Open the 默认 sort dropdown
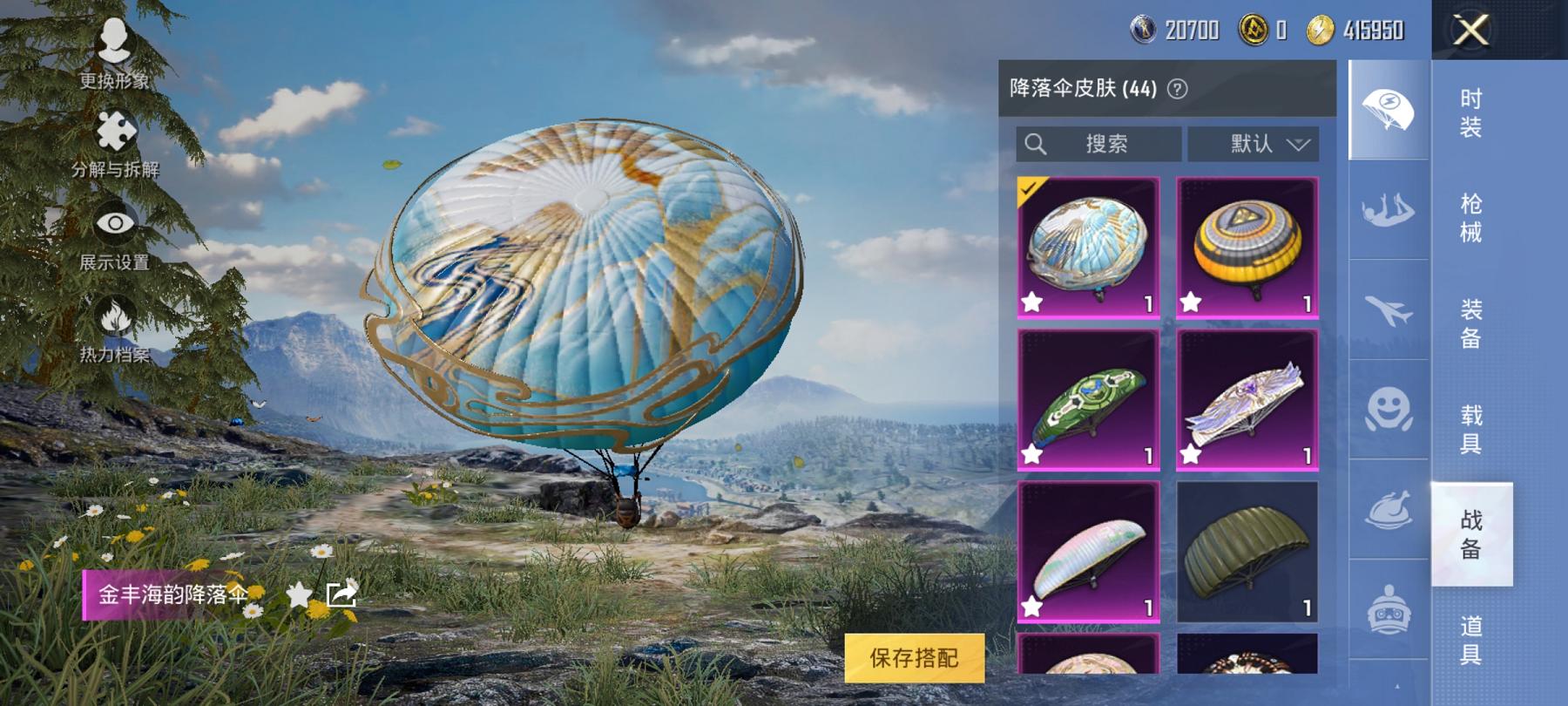This screenshot has height=706, width=1568. tap(1253, 144)
